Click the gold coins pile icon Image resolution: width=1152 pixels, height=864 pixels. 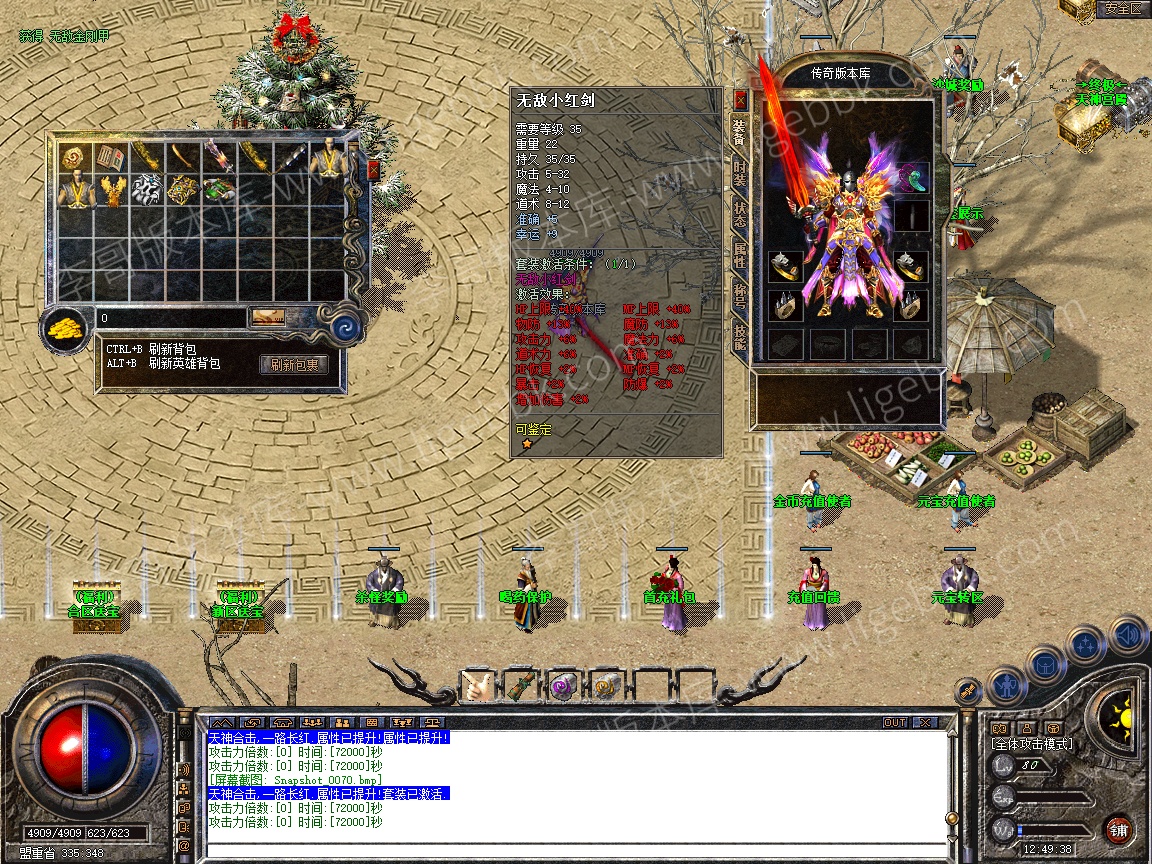point(67,327)
